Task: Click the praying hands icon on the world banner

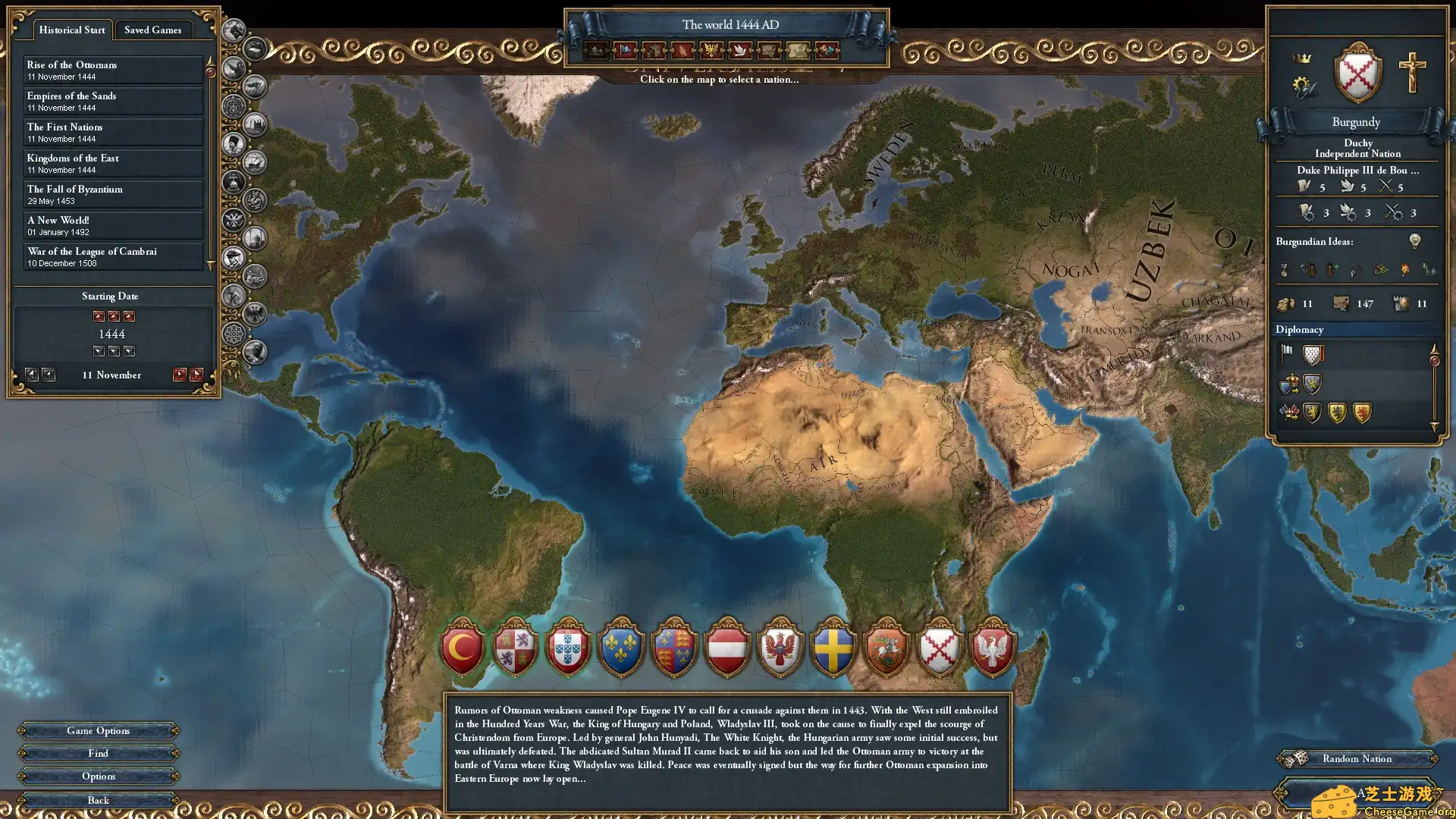Action: (682, 52)
